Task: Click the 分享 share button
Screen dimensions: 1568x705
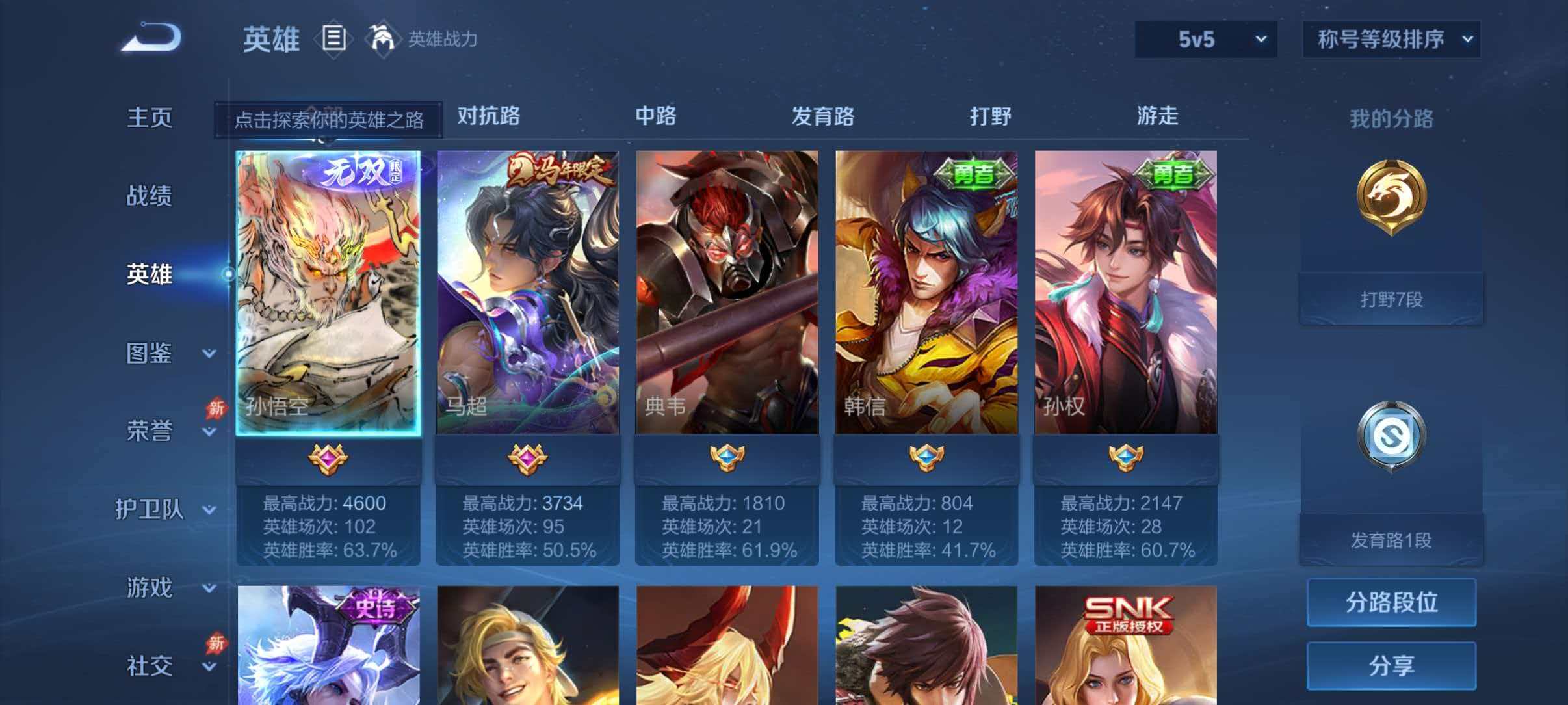Action: tap(1391, 665)
